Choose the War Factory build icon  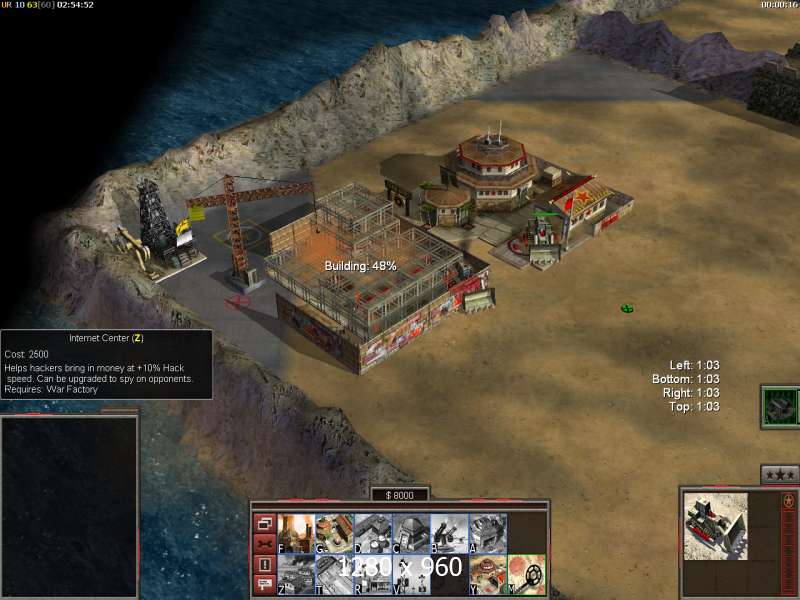487,533
